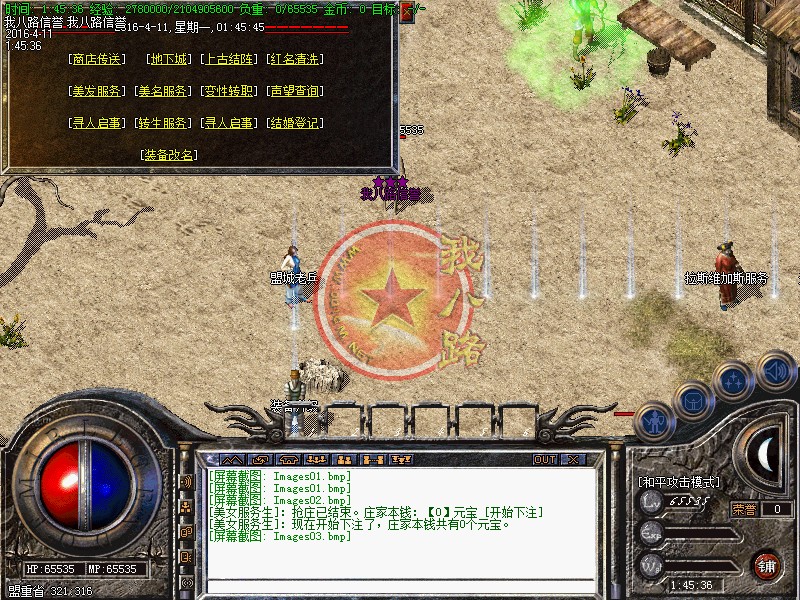Viewport: 800px width, 600px height.
Task: Open the 声望查询 reputation query
Action: [x=295, y=91]
